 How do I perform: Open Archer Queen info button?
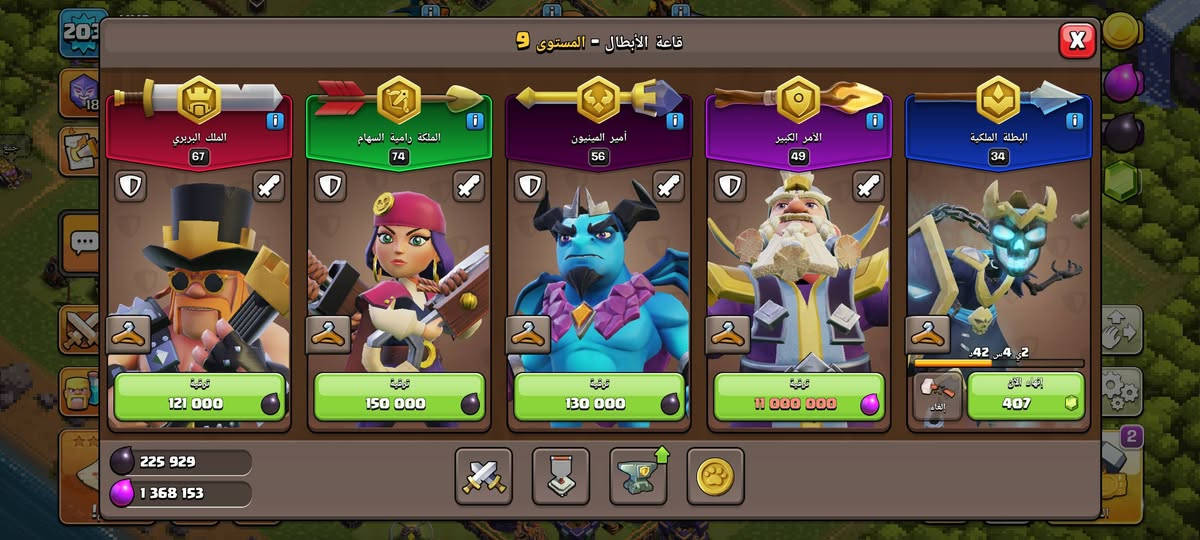pos(475,122)
